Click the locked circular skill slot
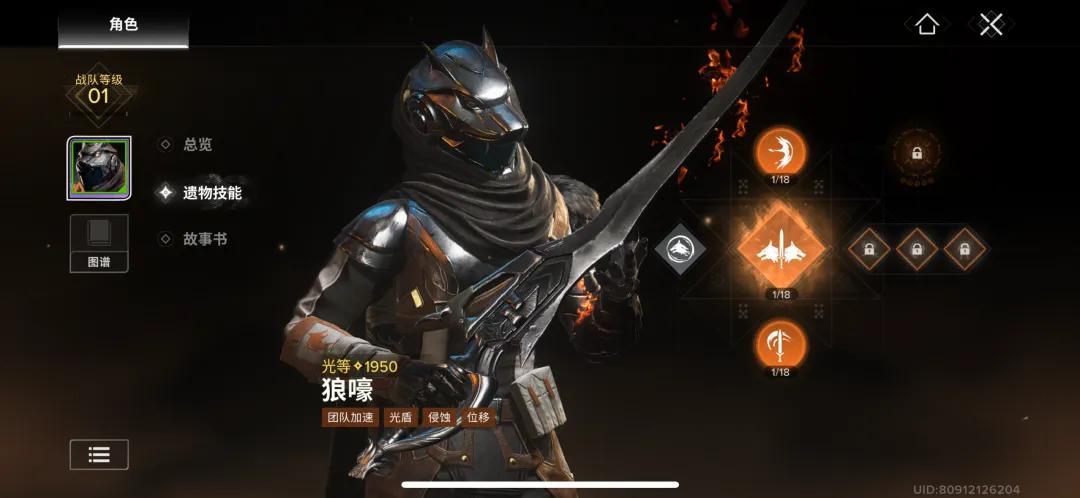Viewport: 1080px width, 498px height. (x=916, y=154)
